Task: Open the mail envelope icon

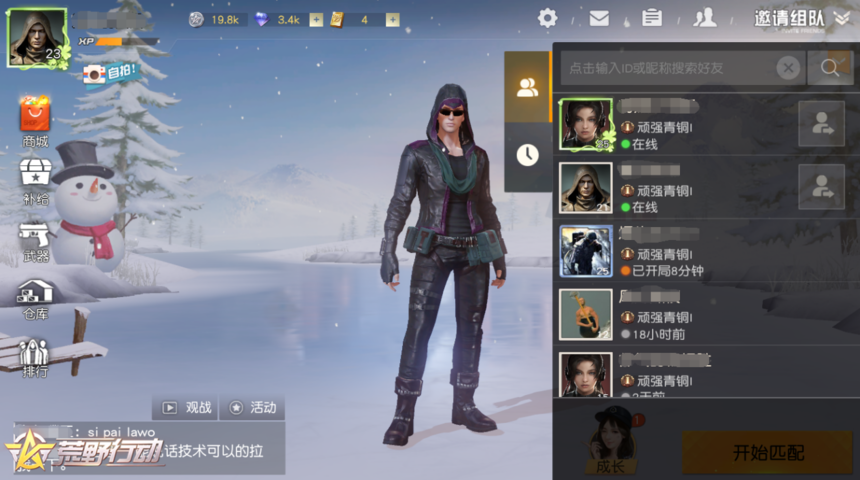Action: 599,18
